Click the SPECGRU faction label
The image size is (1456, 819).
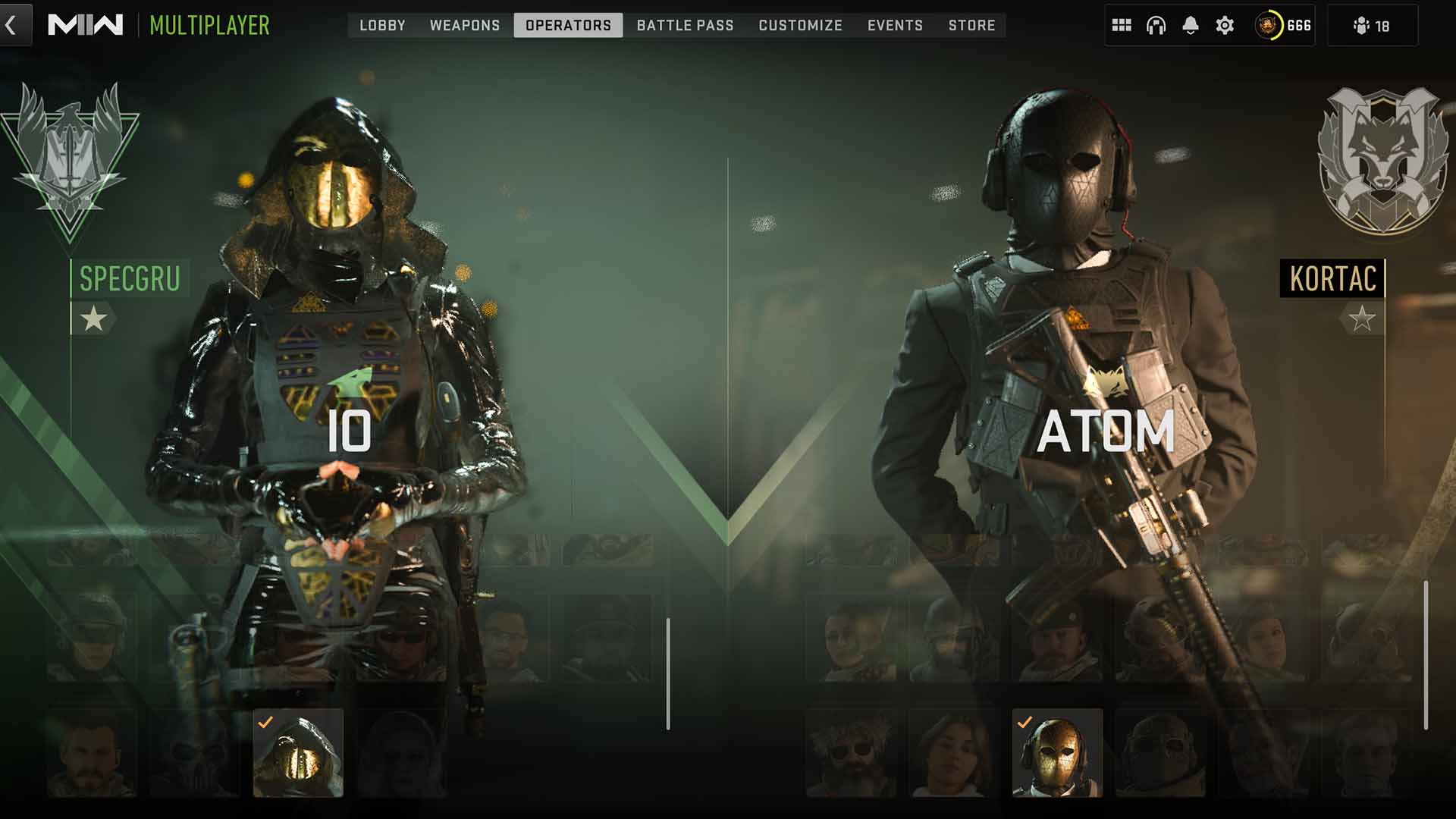pyautogui.click(x=130, y=278)
